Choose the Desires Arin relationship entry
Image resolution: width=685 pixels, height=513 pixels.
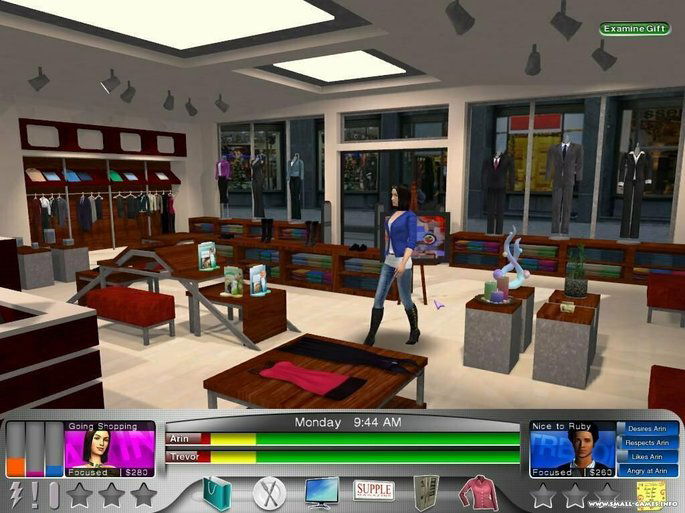pyautogui.click(x=647, y=429)
